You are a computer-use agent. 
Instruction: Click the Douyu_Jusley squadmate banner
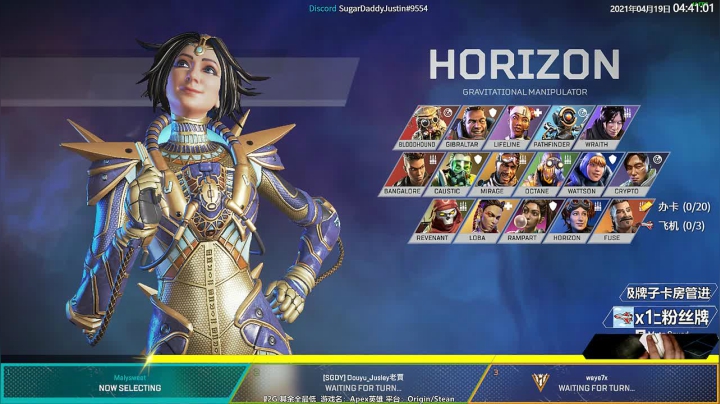point(362,382)
